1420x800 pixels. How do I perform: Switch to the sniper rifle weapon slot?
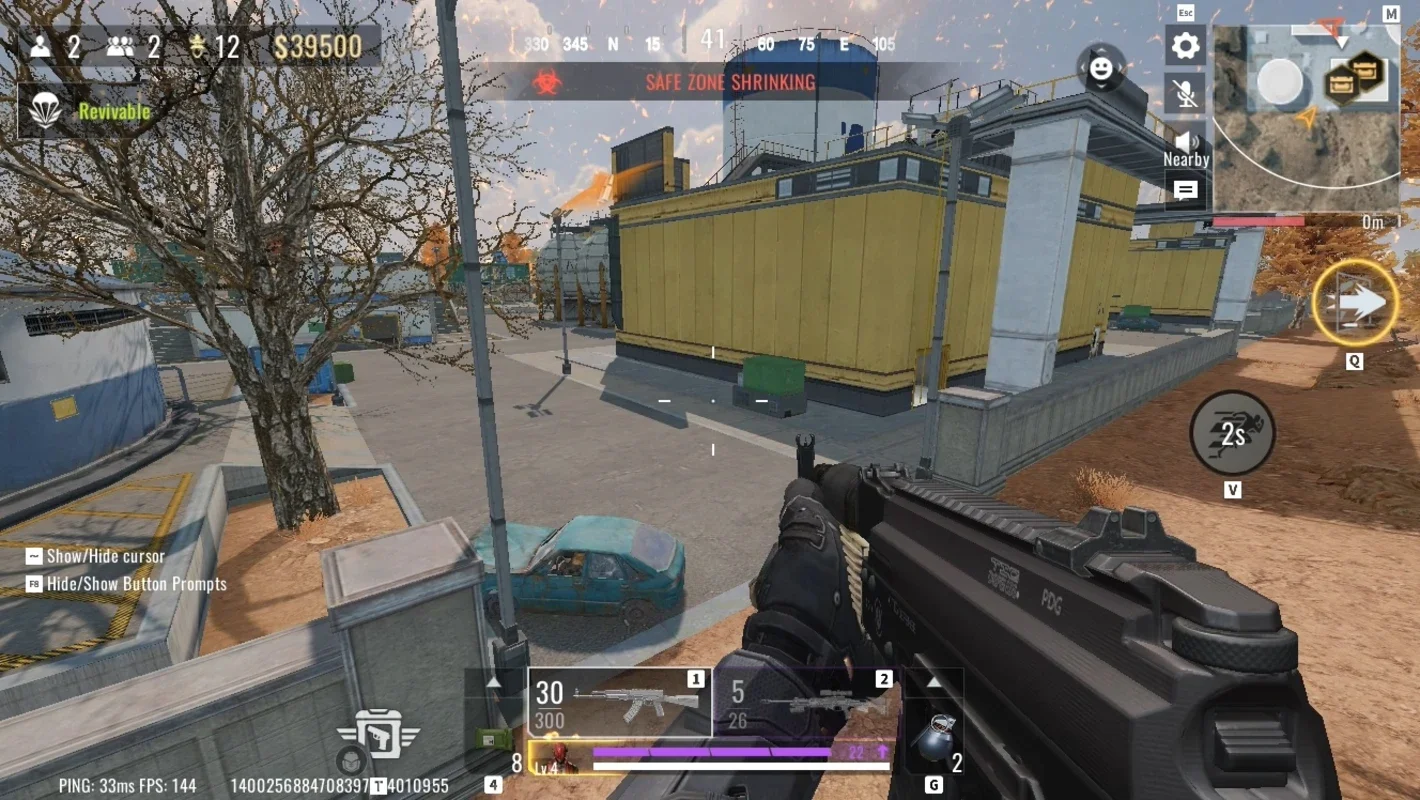[807, 703]
